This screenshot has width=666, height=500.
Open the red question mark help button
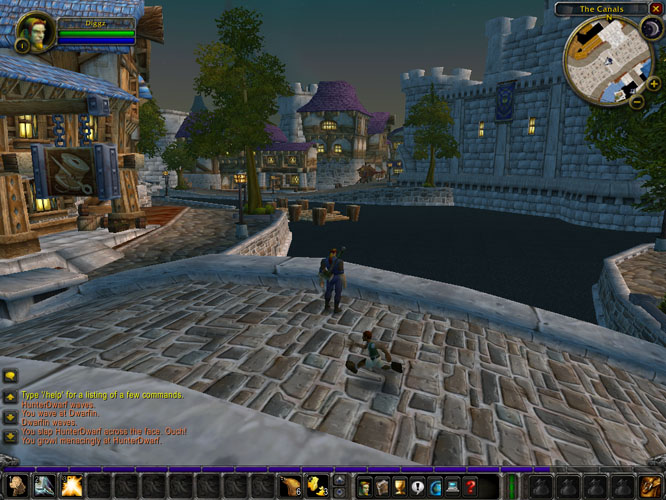(x=471, y=486)
